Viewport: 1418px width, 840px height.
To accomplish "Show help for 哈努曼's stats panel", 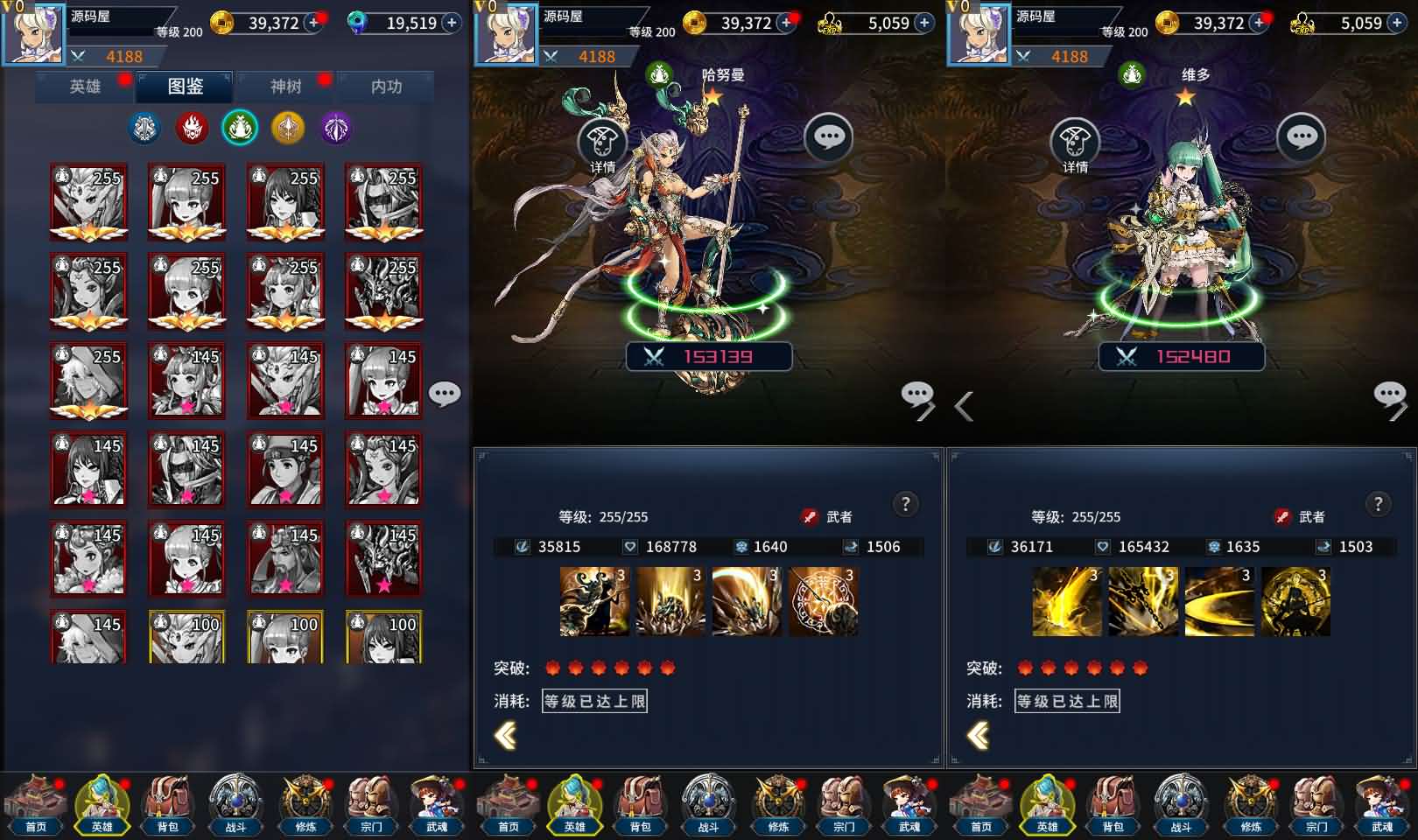I will pos(906,504).
